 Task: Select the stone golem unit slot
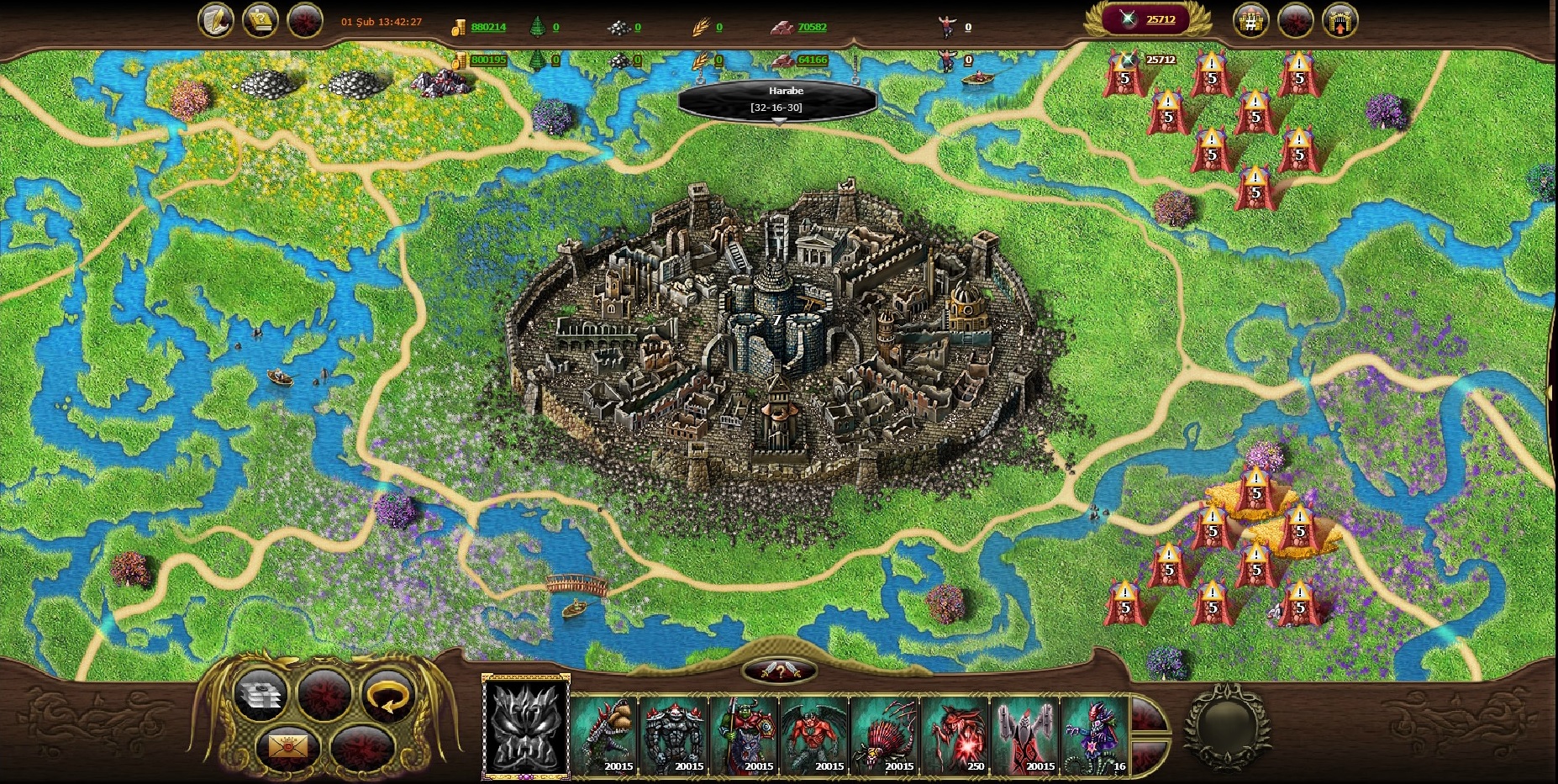675,734
